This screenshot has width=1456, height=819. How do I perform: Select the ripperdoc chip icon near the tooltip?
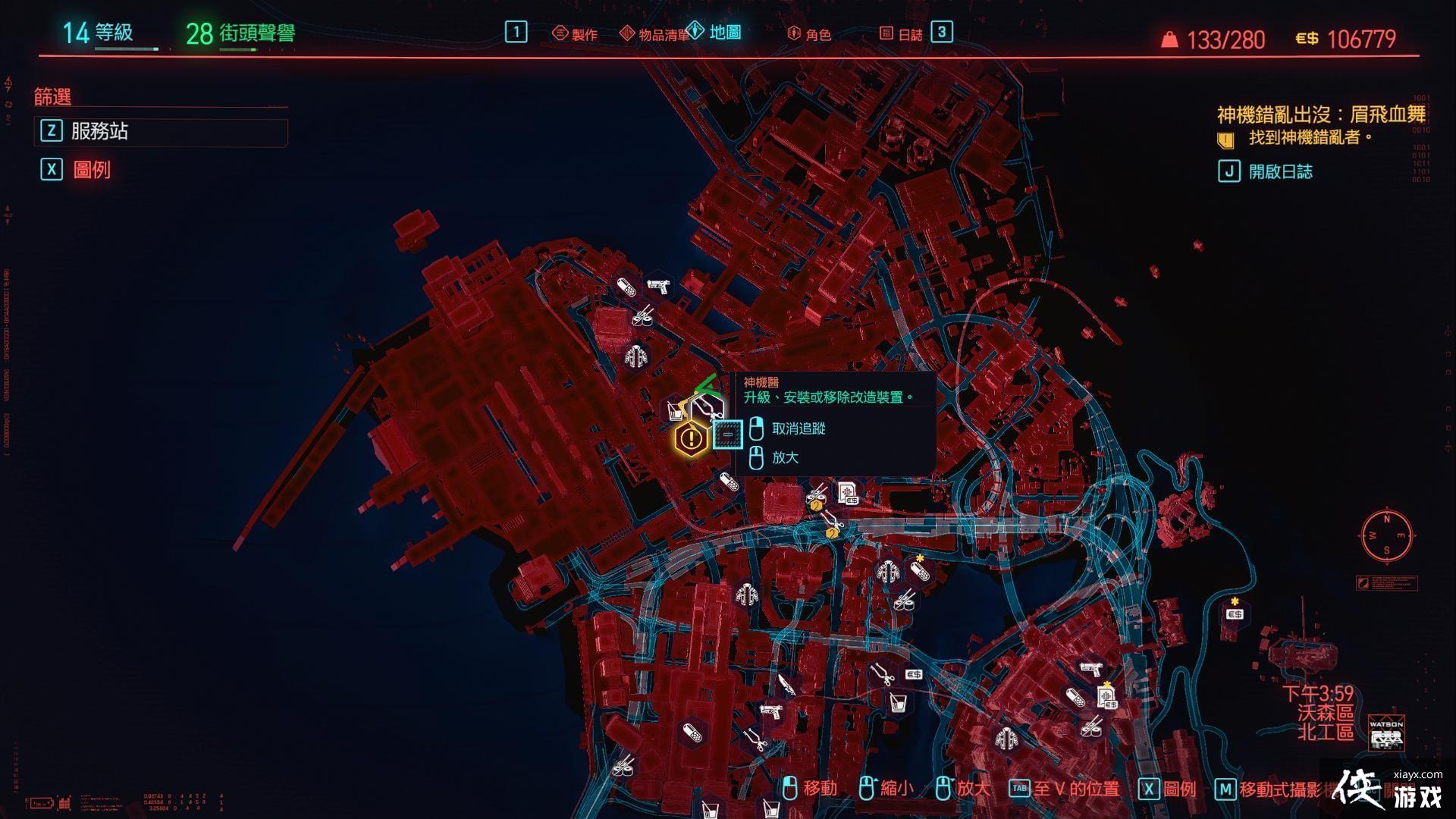pos(726,435)
